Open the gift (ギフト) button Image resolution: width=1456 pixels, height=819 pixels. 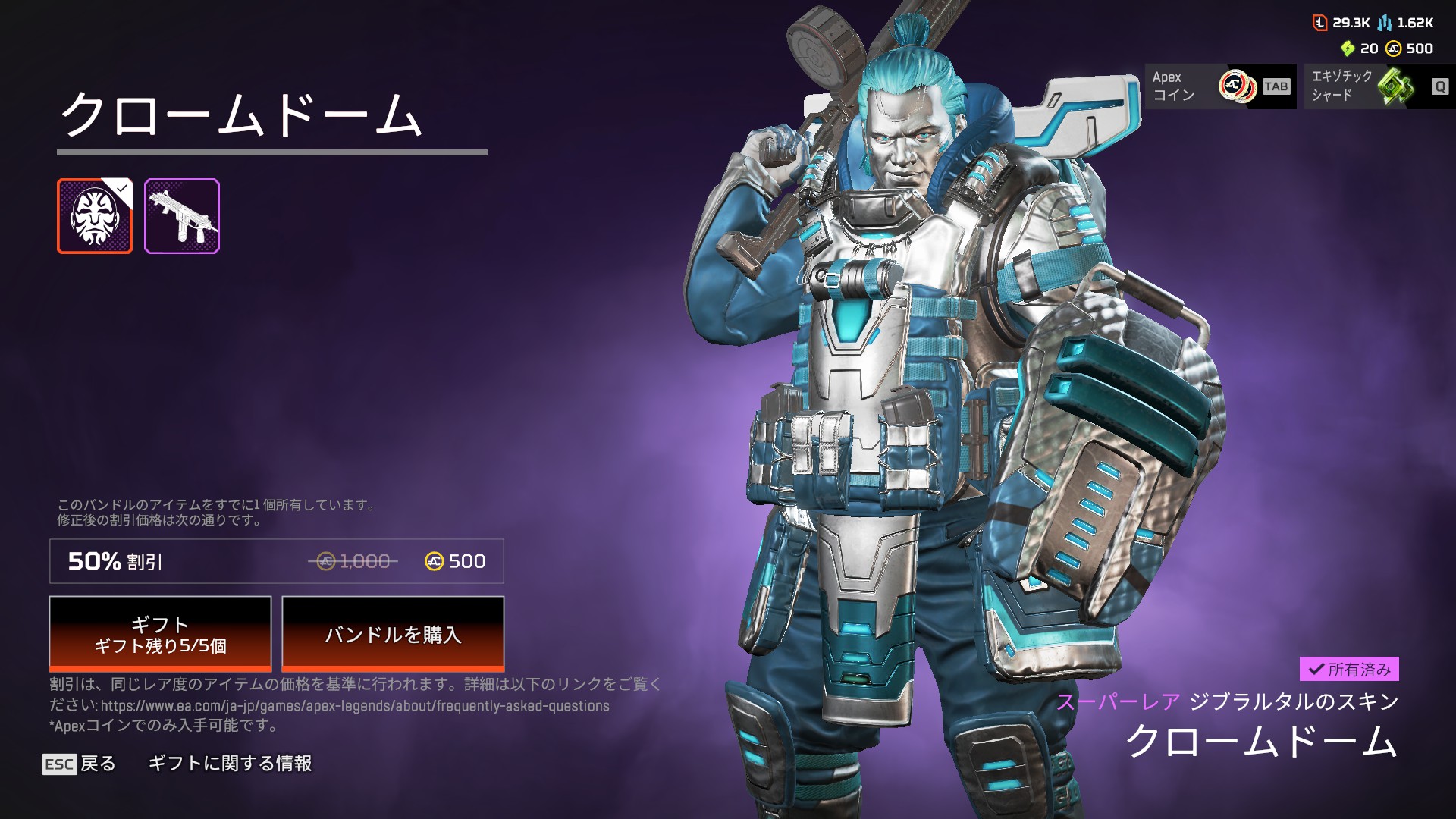(160, 633)
